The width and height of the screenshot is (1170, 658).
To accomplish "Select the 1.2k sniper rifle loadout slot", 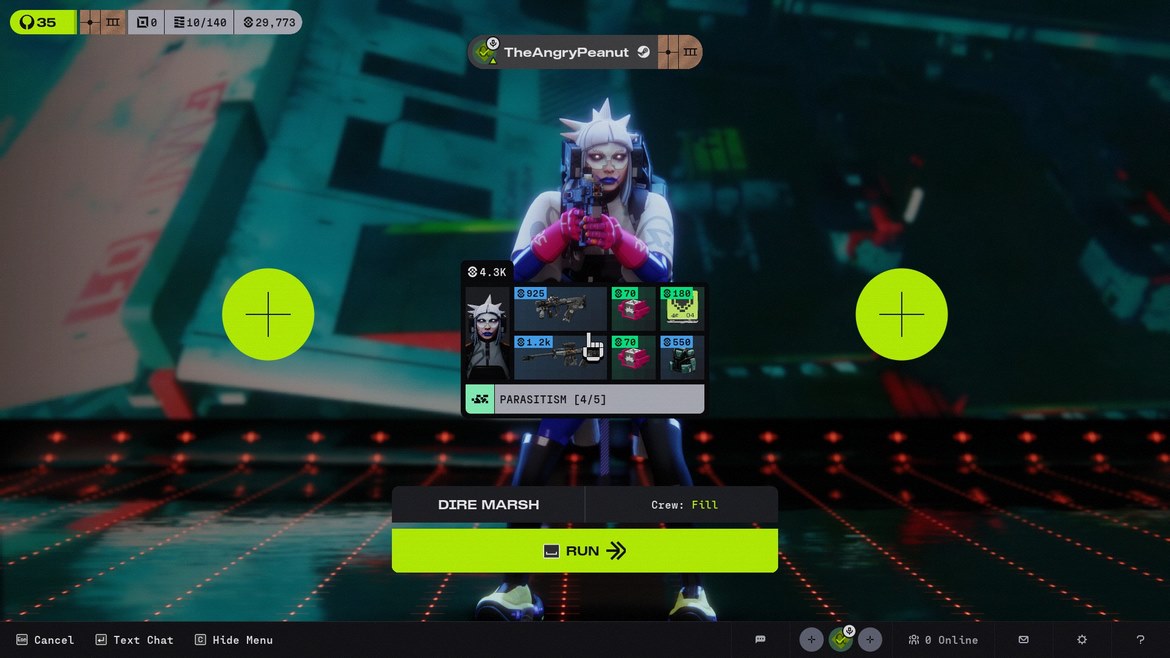I will coord(560,357).
